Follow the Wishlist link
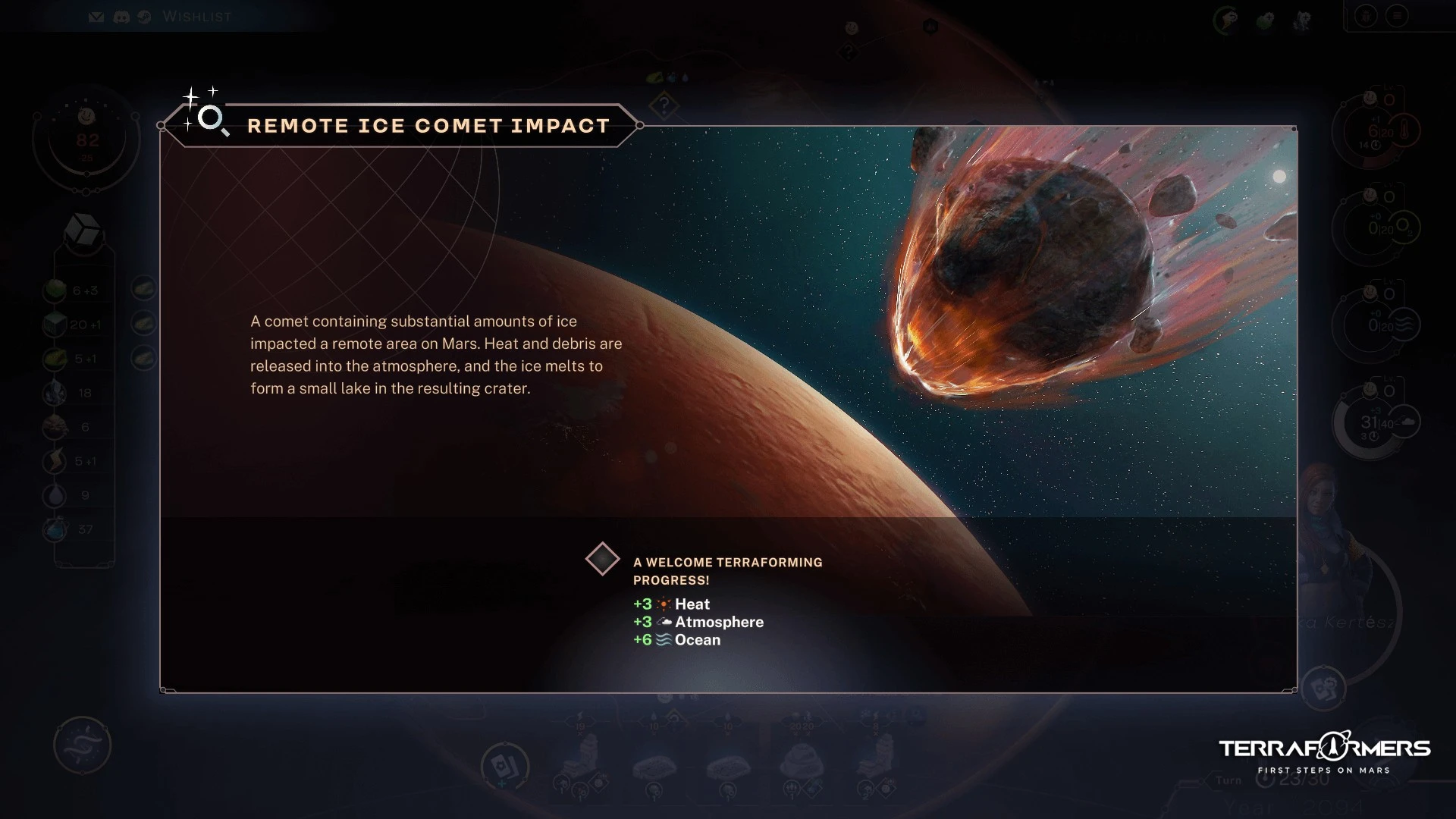Viewport: 1456px width, 819px height. pos(197,17)
